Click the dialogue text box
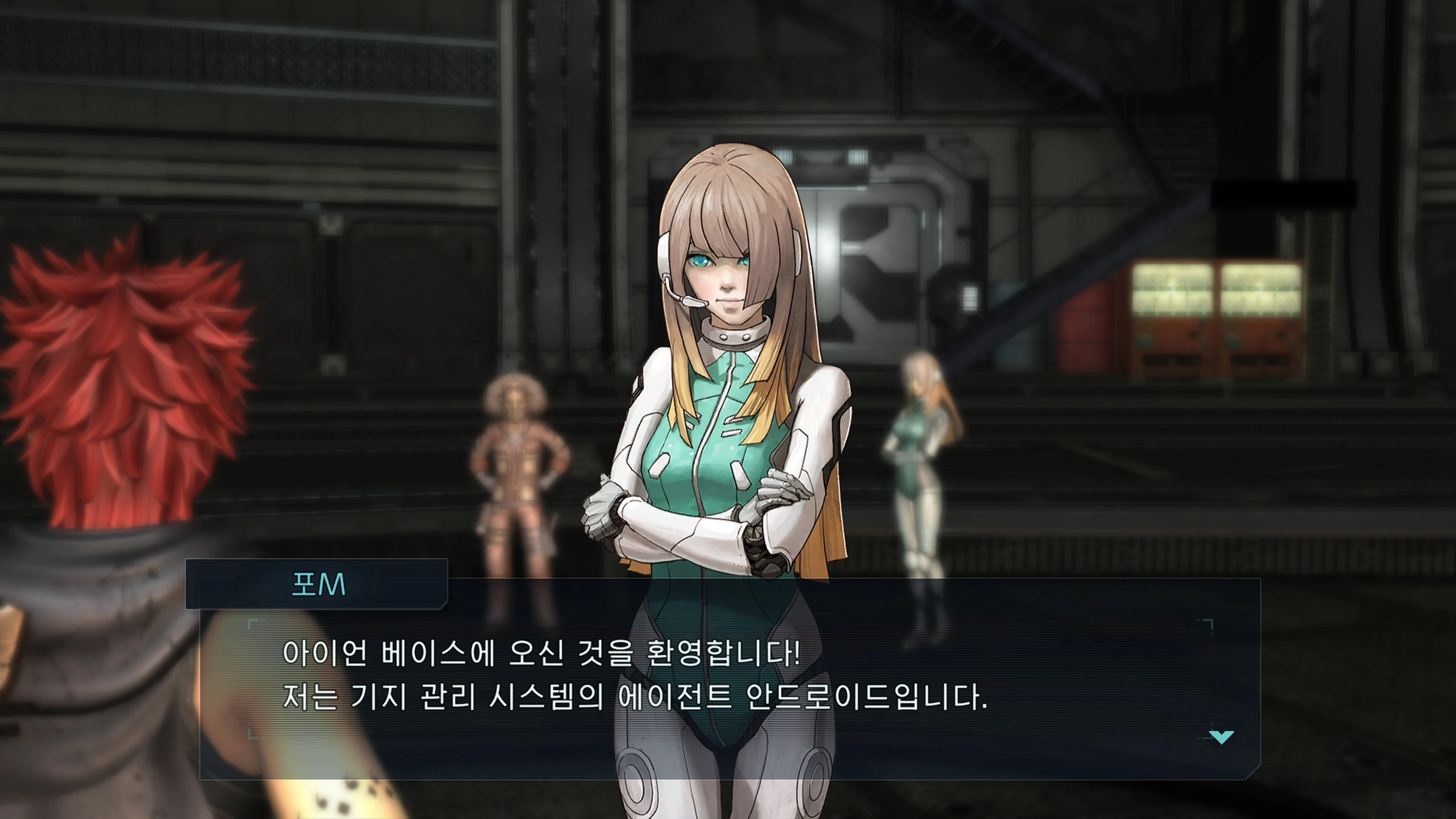This screenshot has width=1456, height=819. [723, 695]
